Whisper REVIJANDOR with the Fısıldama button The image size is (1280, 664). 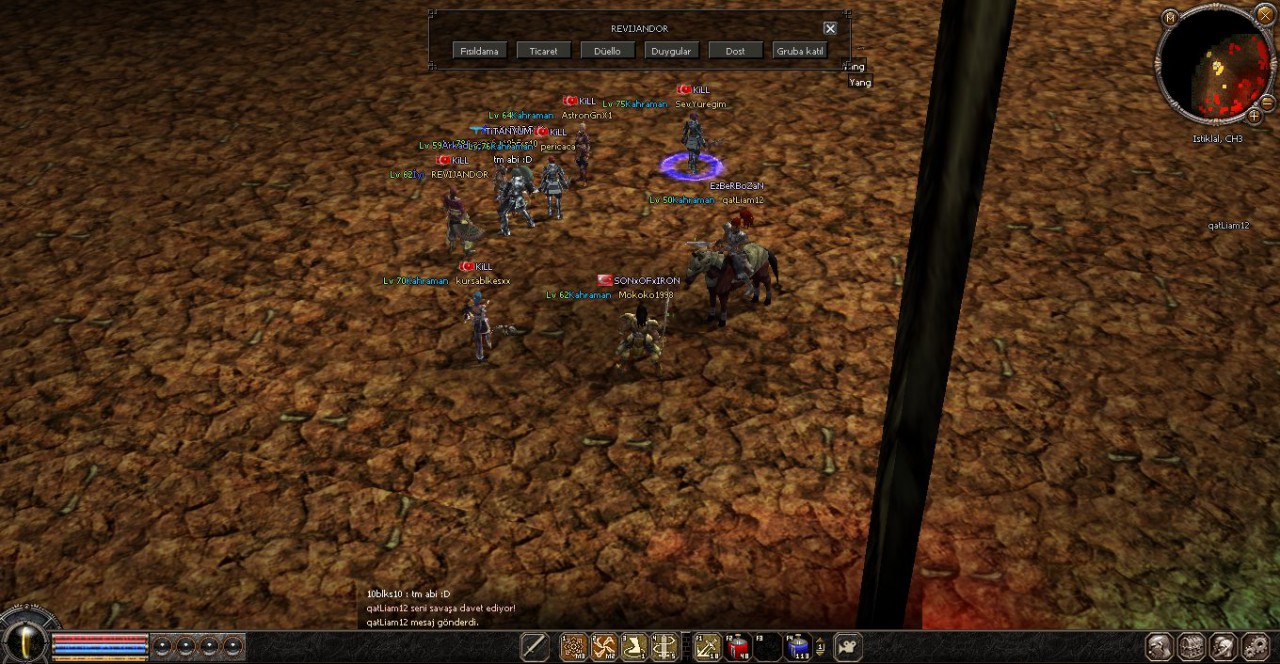[x=480, y=51]
